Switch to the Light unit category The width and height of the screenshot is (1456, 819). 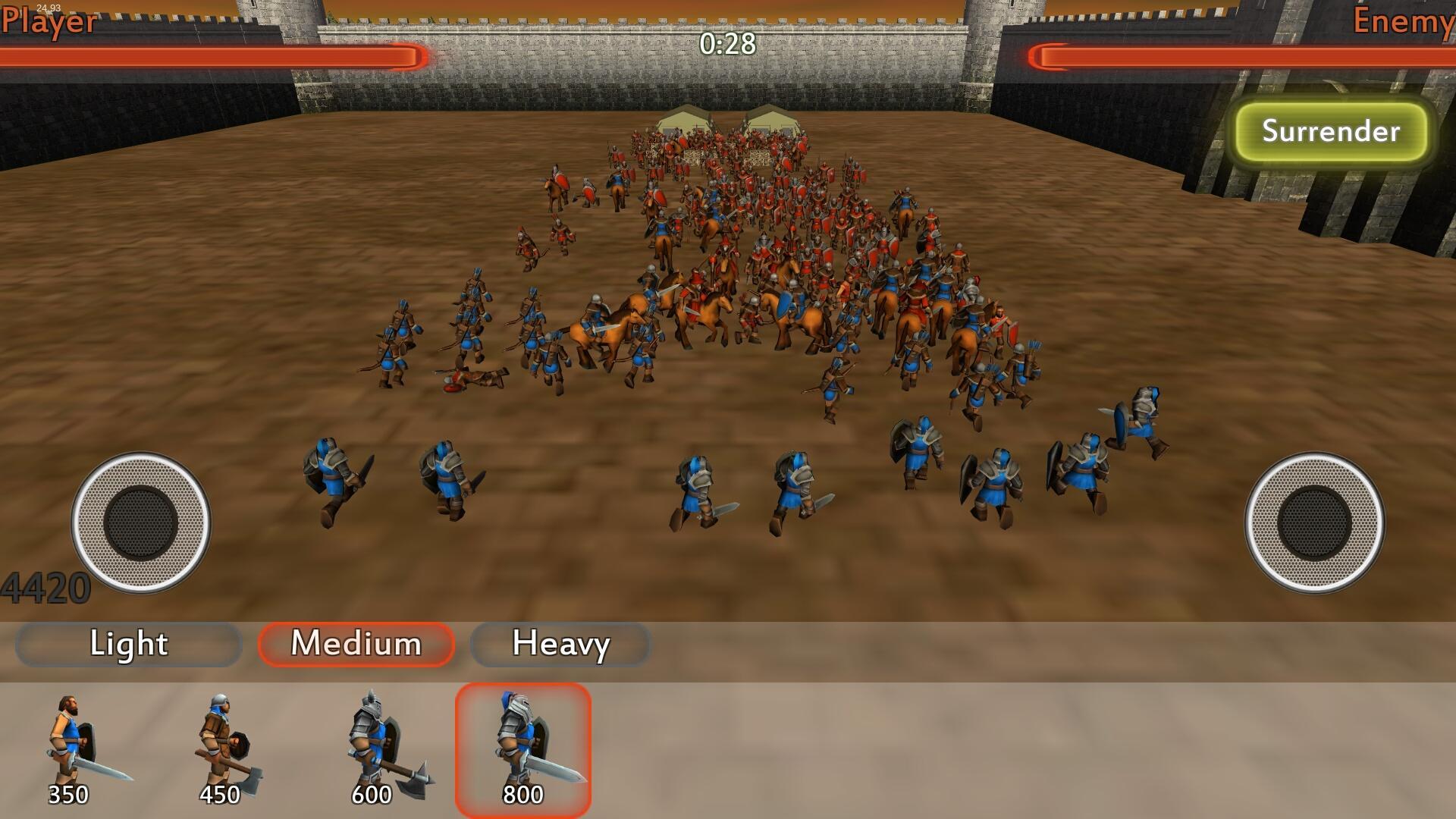(x=127, y=645)
